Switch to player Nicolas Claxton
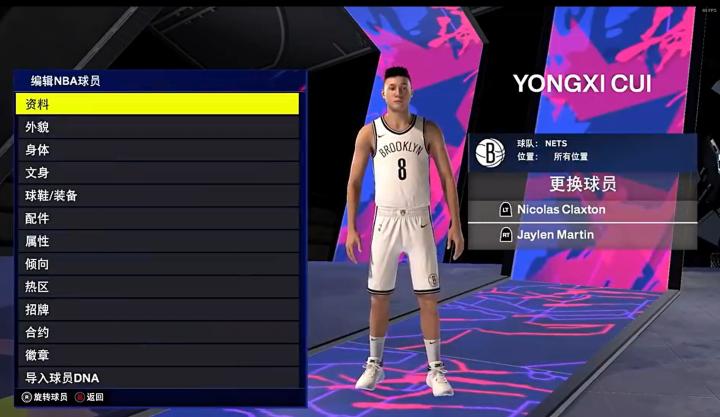The height and width of the screenshot is (417, 720). coord(582,210)
